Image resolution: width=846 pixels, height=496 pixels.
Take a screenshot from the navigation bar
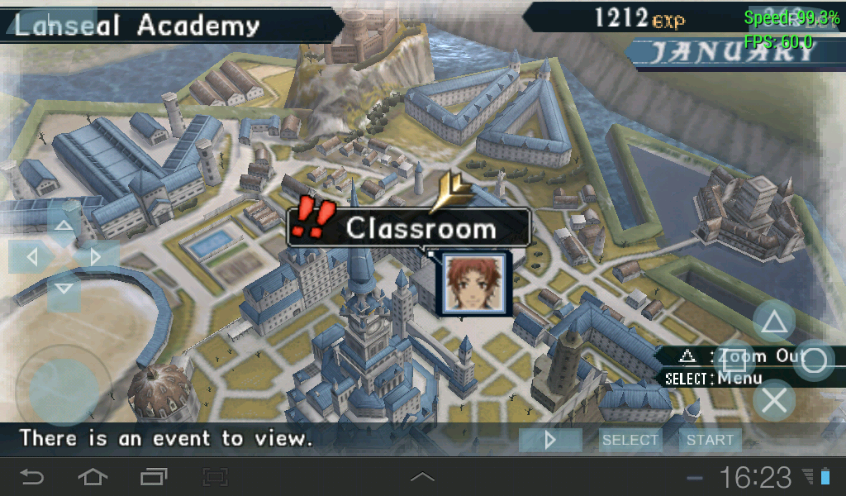point(215,475)
